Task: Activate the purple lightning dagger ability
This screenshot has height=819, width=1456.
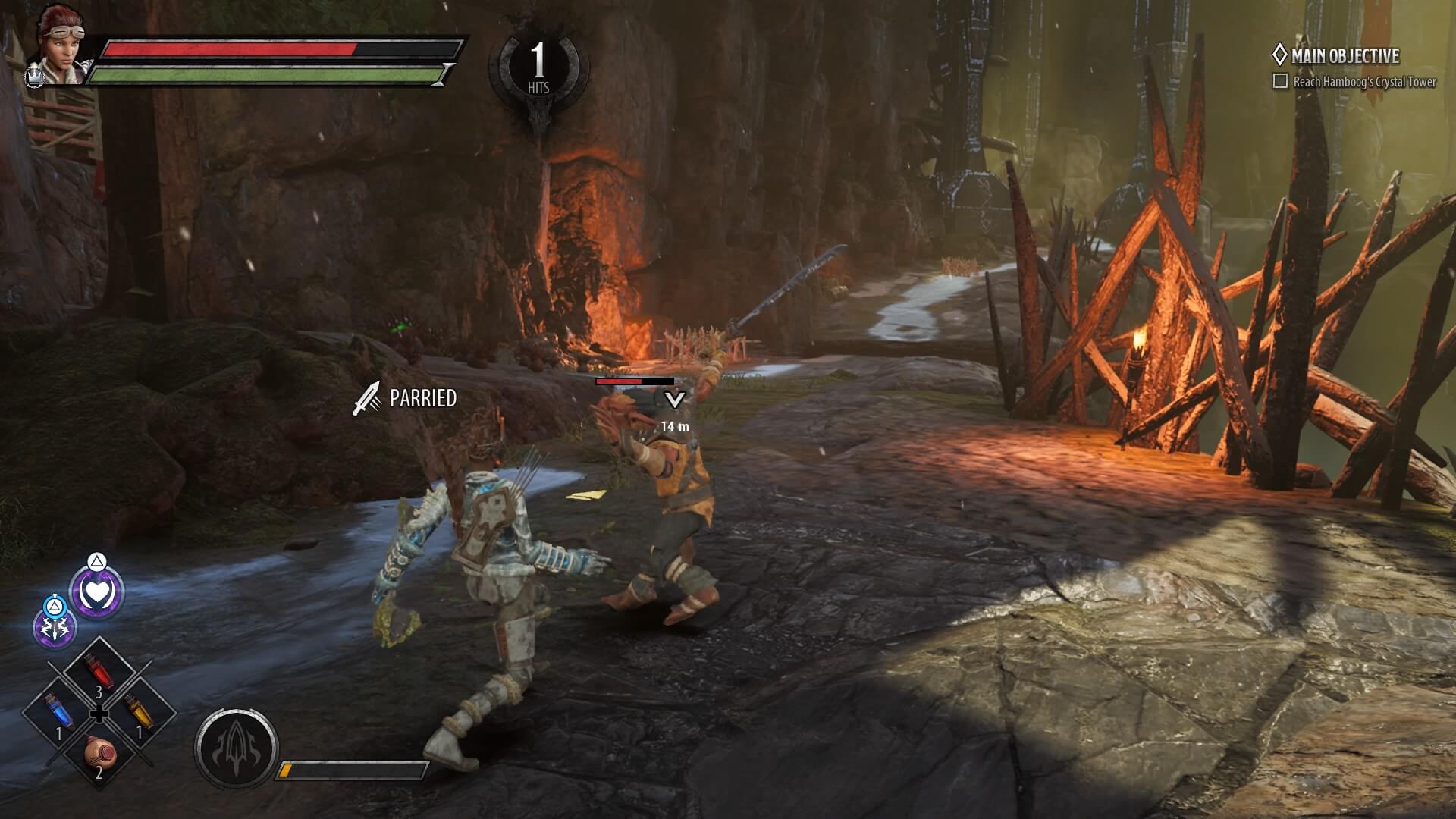Action: (55, 627)
